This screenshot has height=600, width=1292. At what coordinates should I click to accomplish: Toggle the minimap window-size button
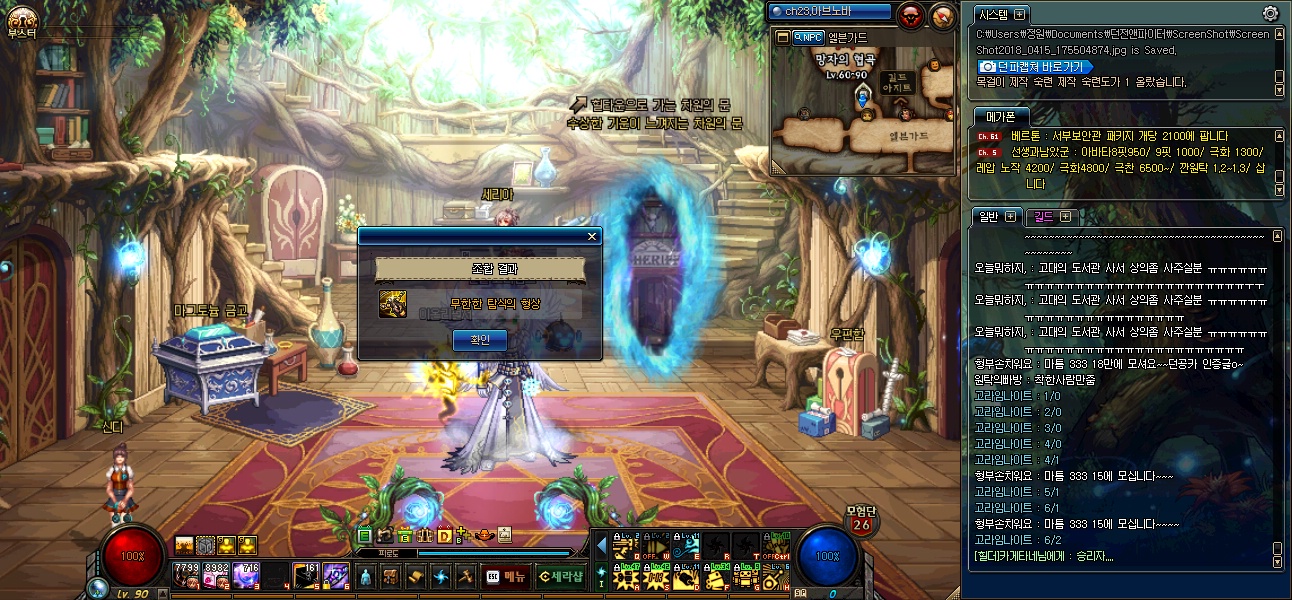tap(782, 37)
